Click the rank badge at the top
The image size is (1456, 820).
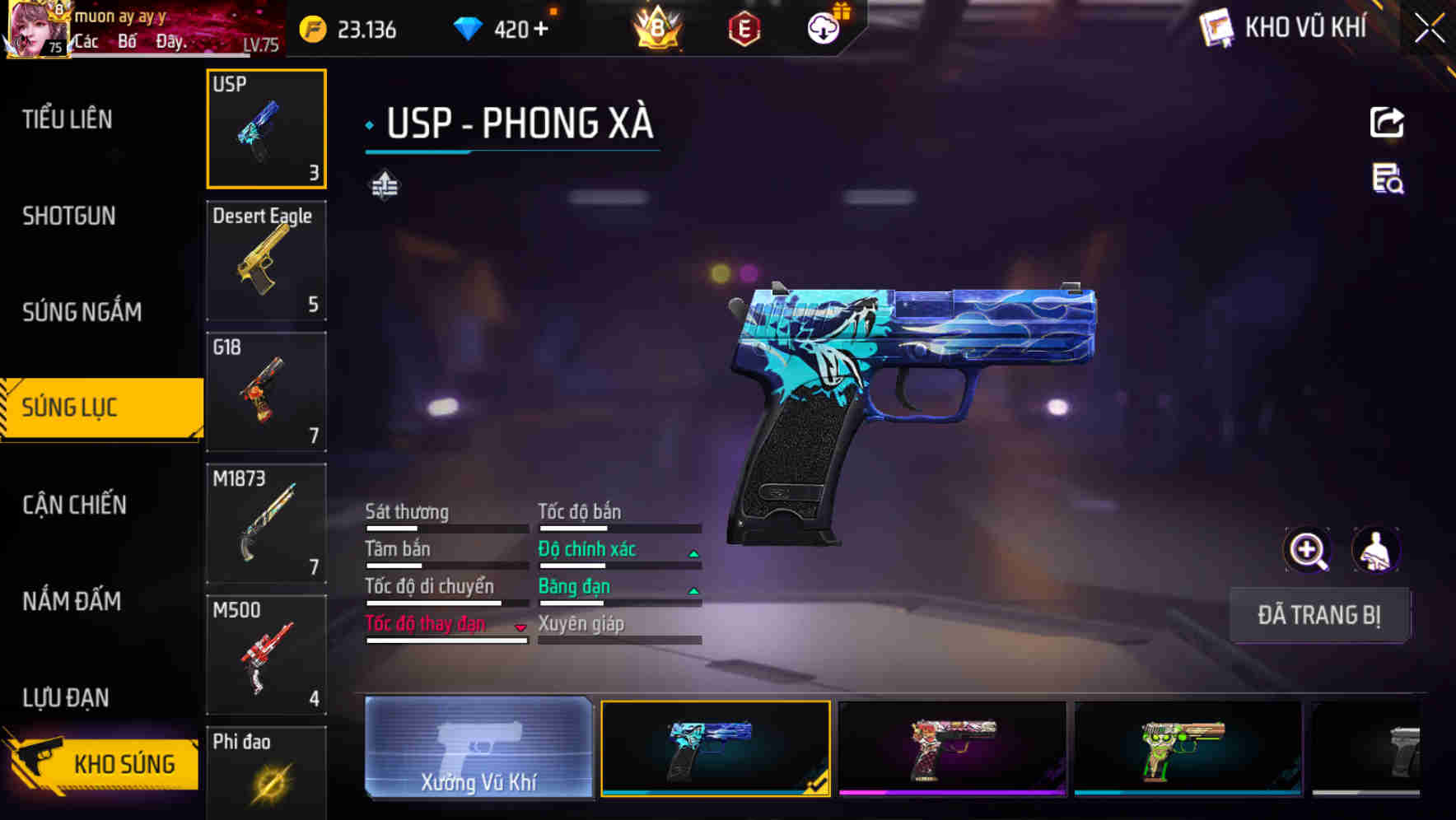point(659,29)
